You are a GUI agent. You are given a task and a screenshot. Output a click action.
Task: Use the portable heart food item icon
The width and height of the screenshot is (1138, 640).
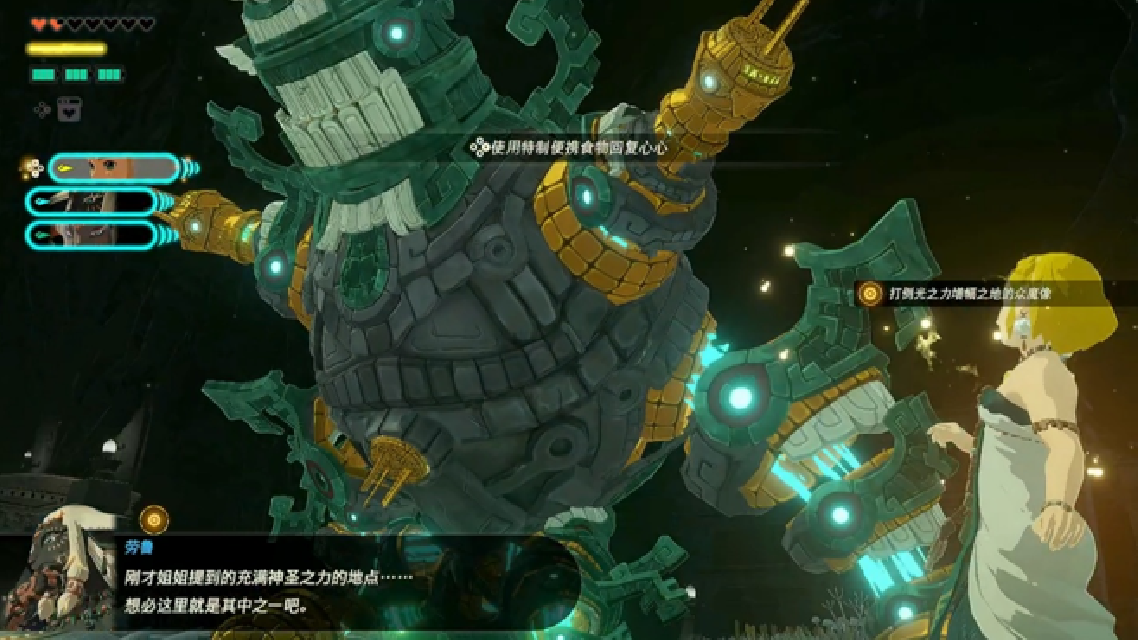pyautogui.click(x=70, y=109)
